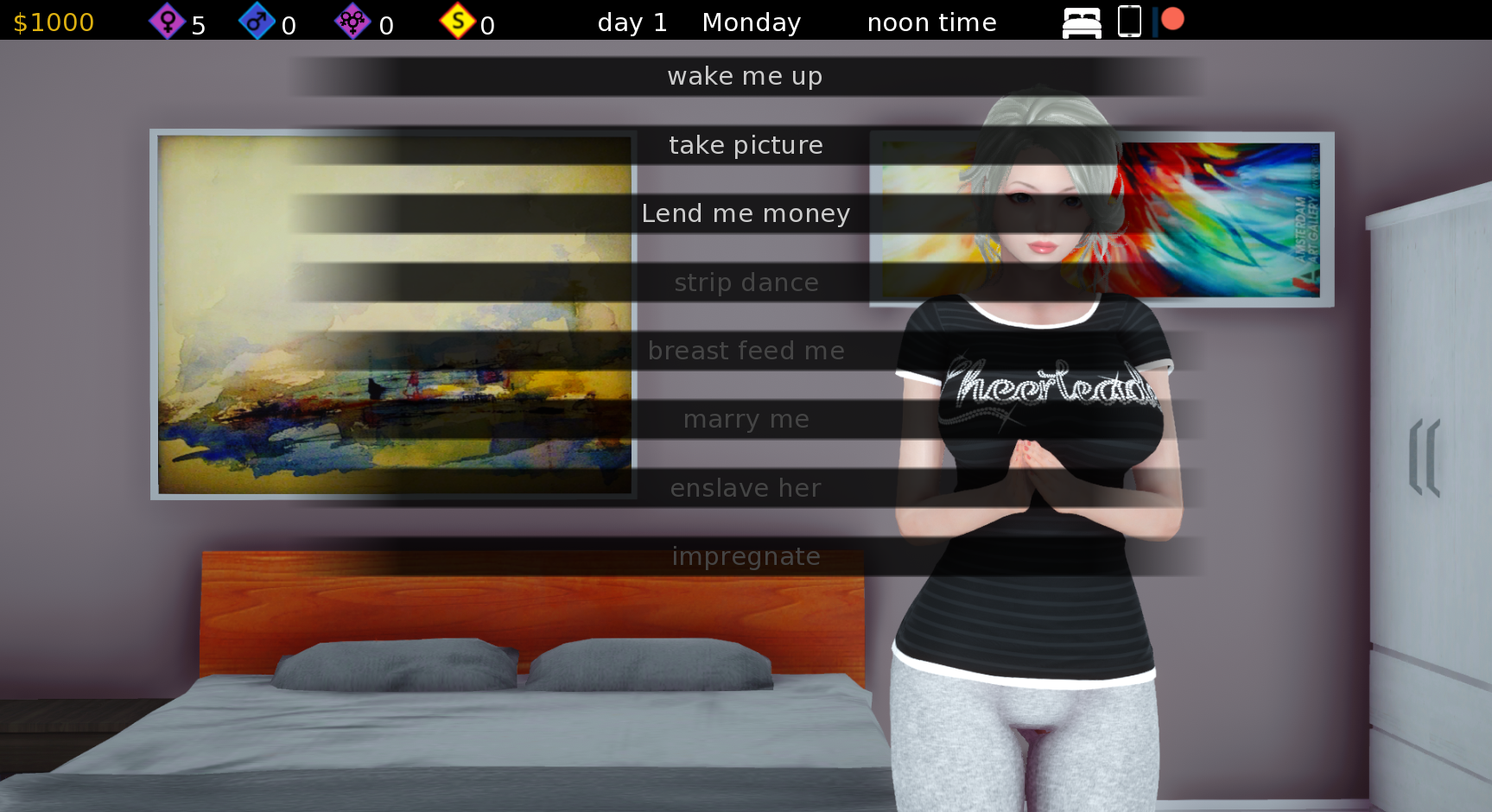Click the bed icon in top bar

(x=1082, y=22)
